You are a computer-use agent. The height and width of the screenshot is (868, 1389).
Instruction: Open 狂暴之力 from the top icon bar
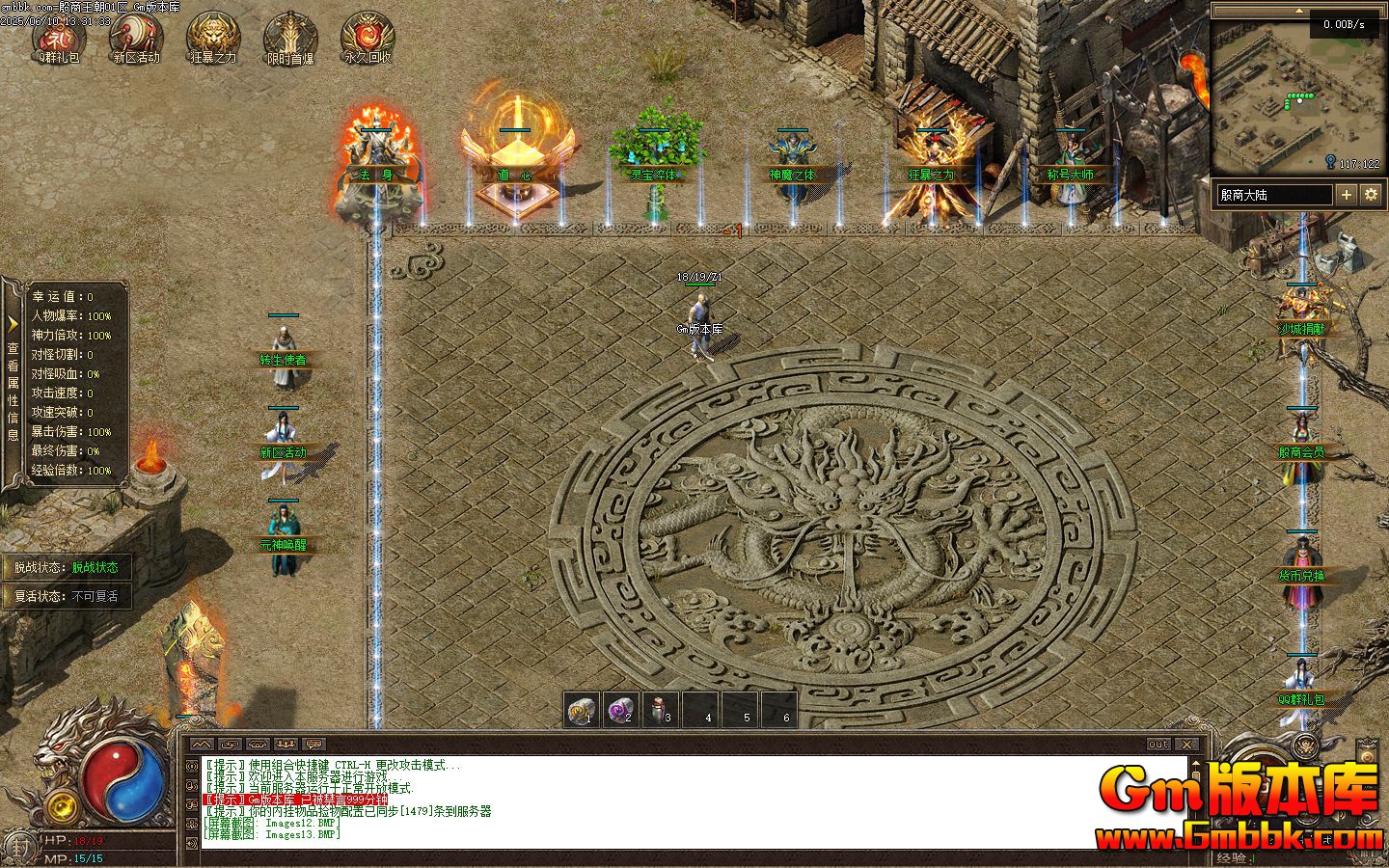click(212, 37)
